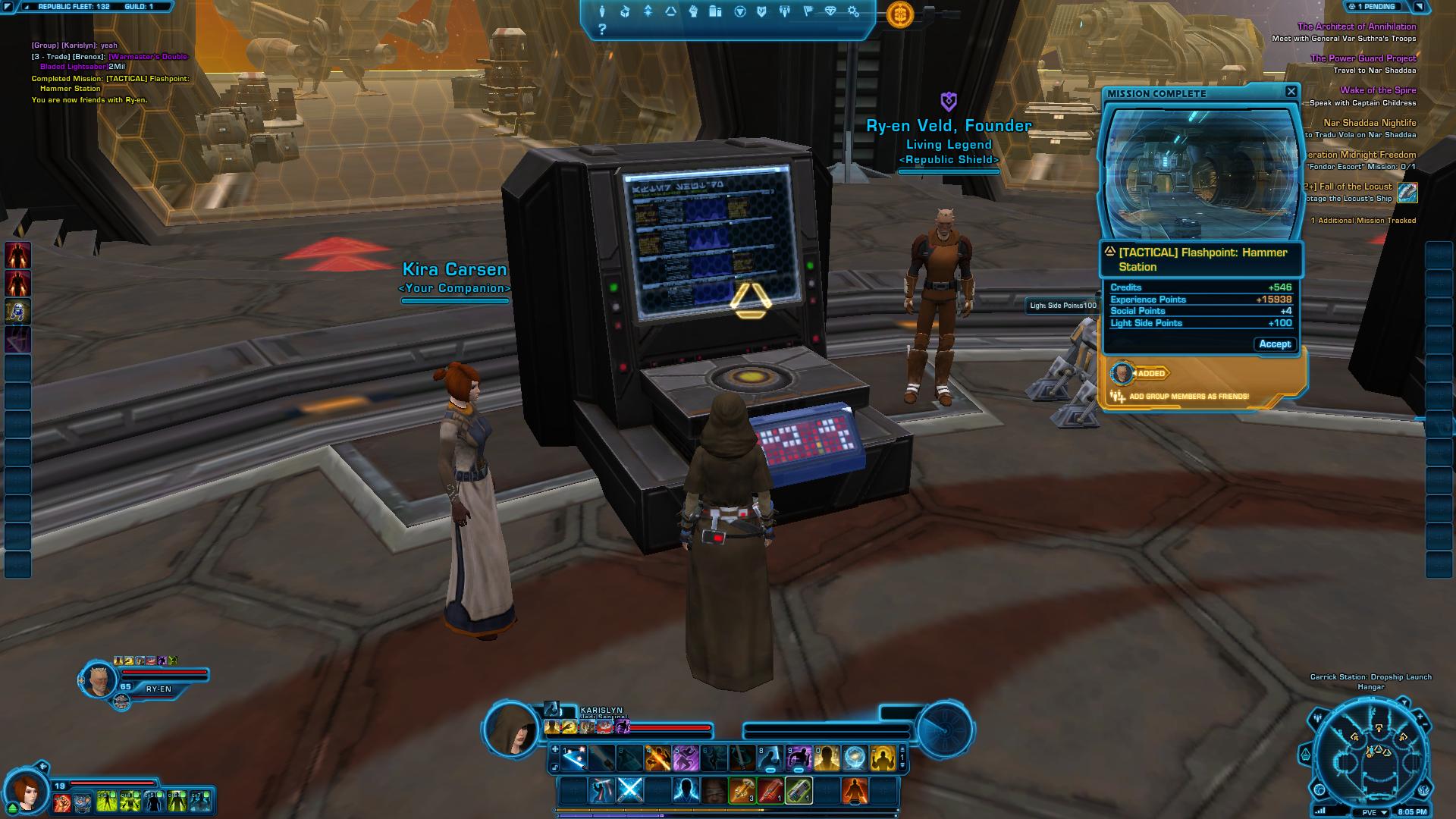
Task: Click Karislyn's hooded player portrait
Action: (x=513, y=730)
